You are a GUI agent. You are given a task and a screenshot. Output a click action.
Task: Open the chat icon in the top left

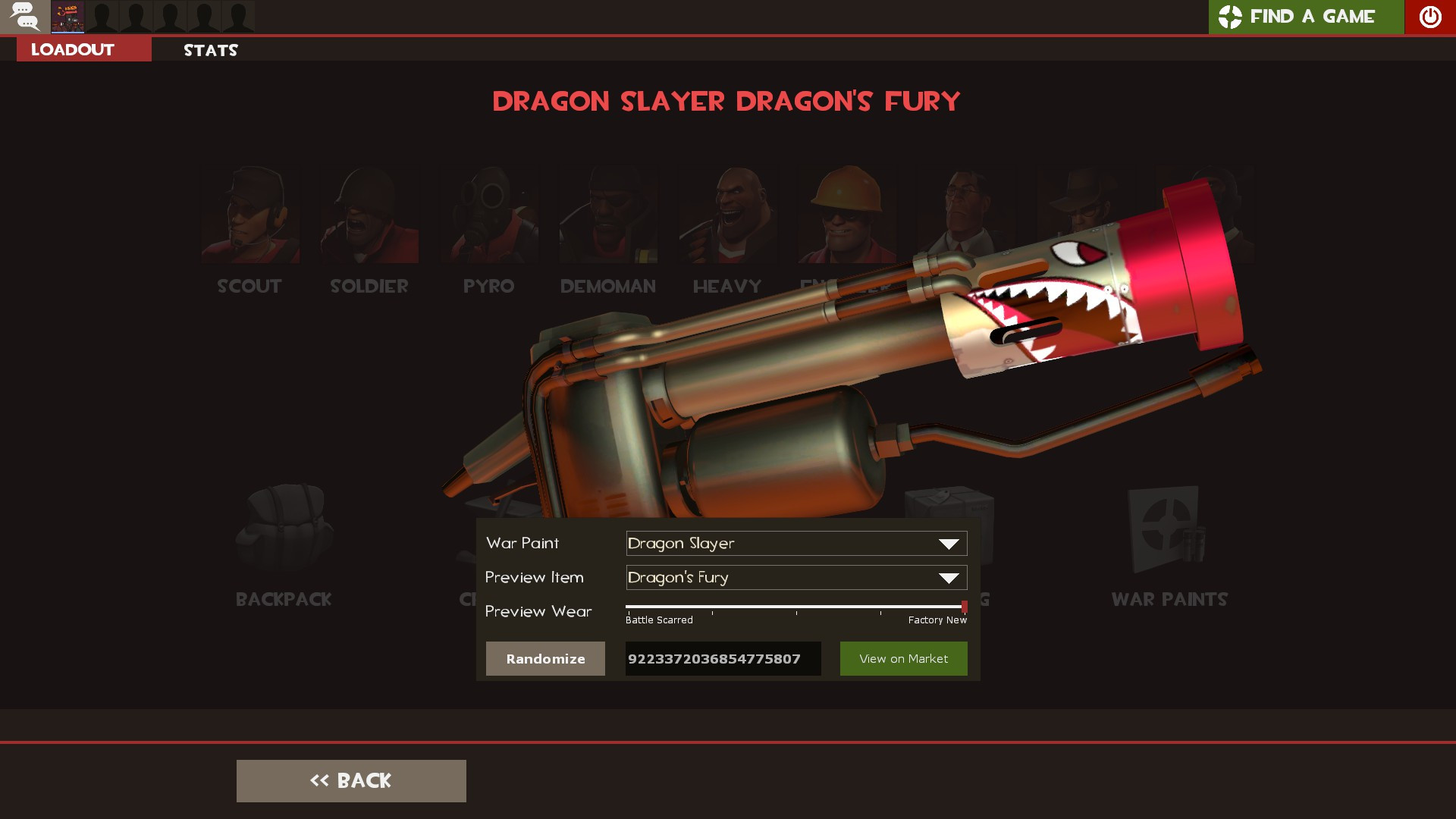tap(25, 17)
